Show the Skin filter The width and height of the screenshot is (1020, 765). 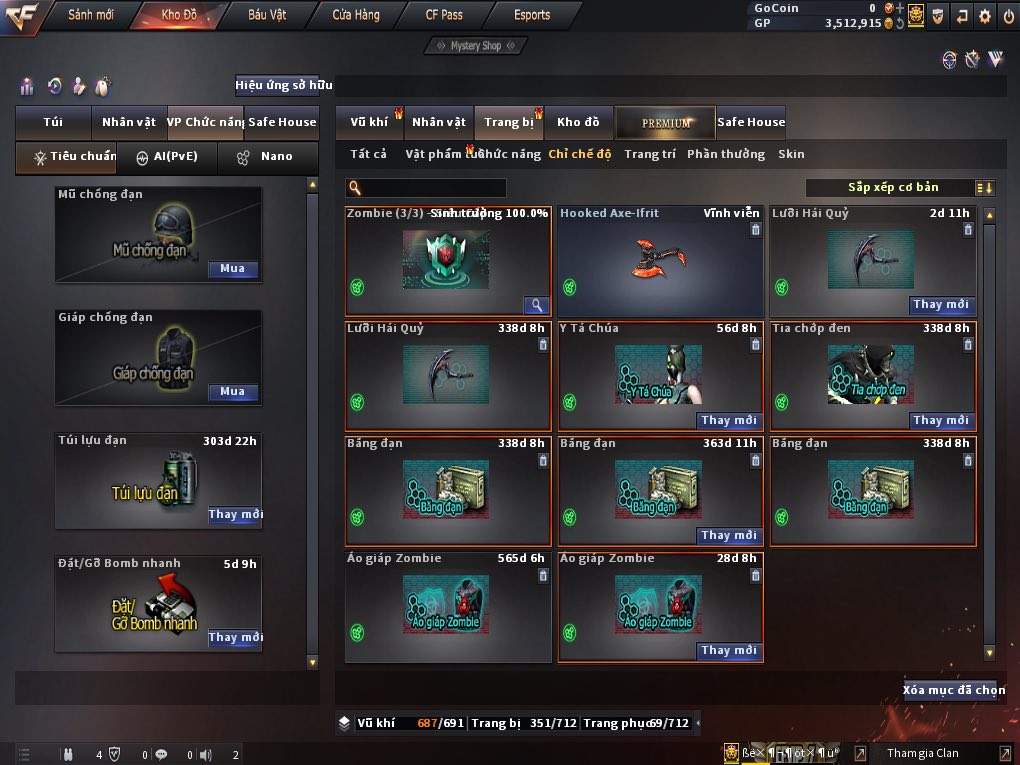coord(791,154)
